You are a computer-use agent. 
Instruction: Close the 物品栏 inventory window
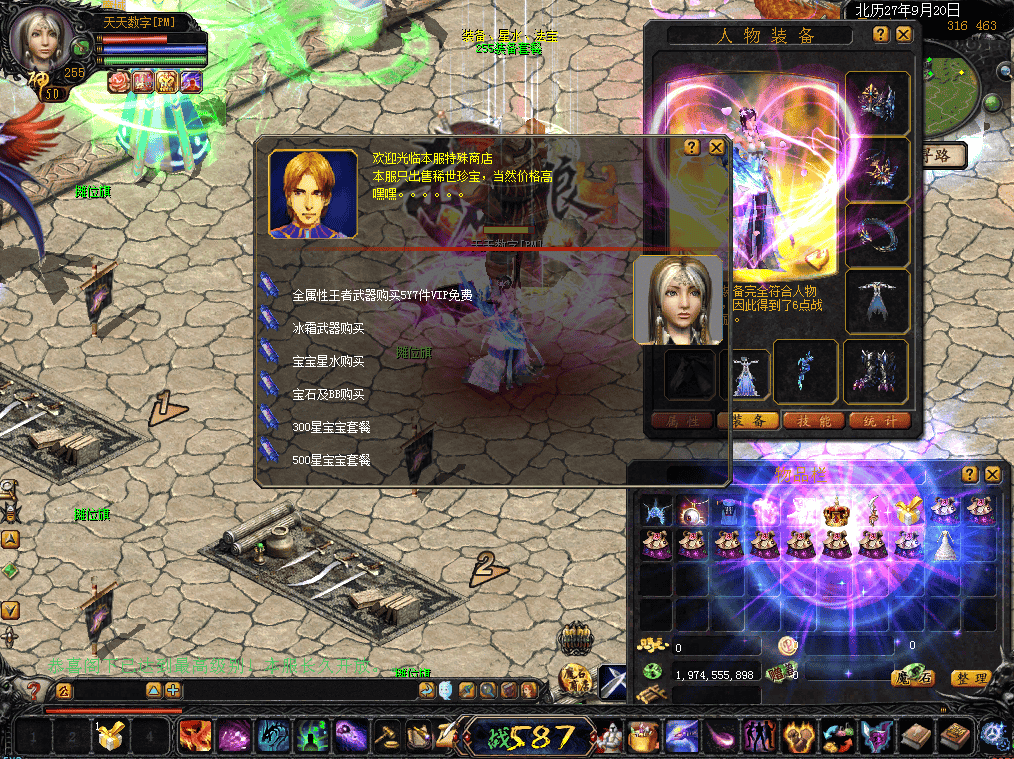click(x=992, y=474)
